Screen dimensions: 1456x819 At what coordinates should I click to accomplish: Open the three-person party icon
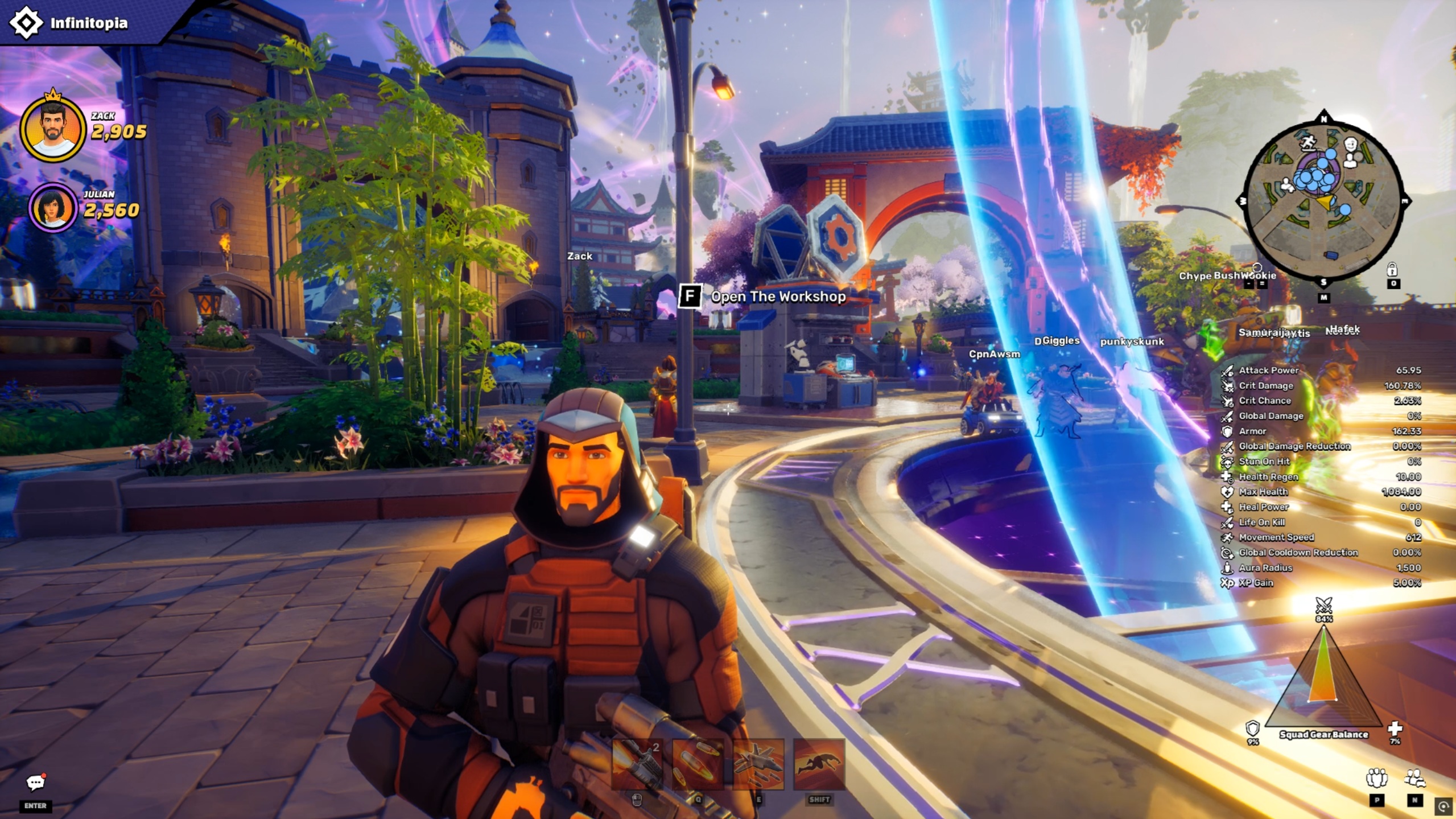pyautogui.click(x=1376, y=778)
